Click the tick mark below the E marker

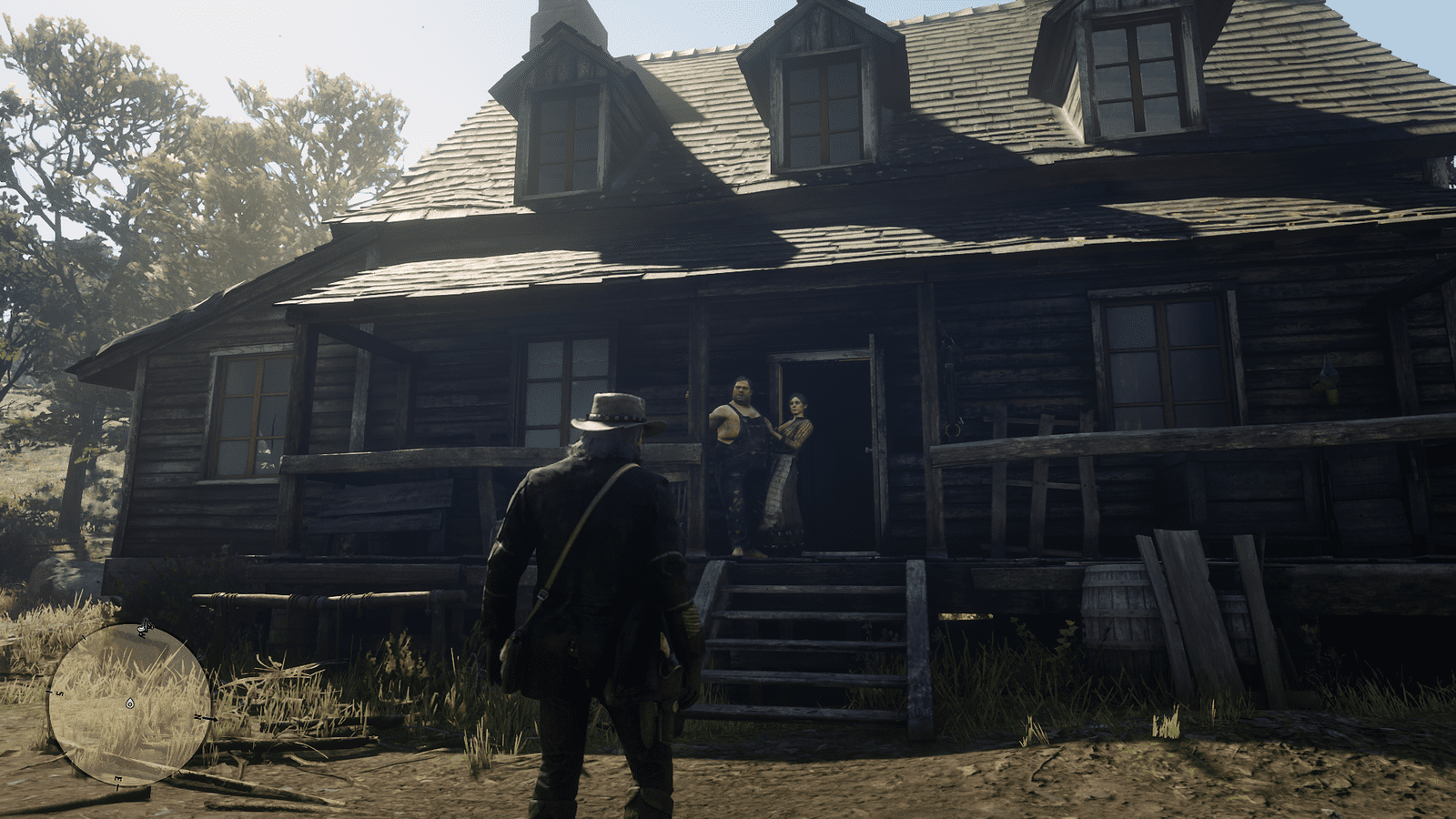tap(118, 786)
